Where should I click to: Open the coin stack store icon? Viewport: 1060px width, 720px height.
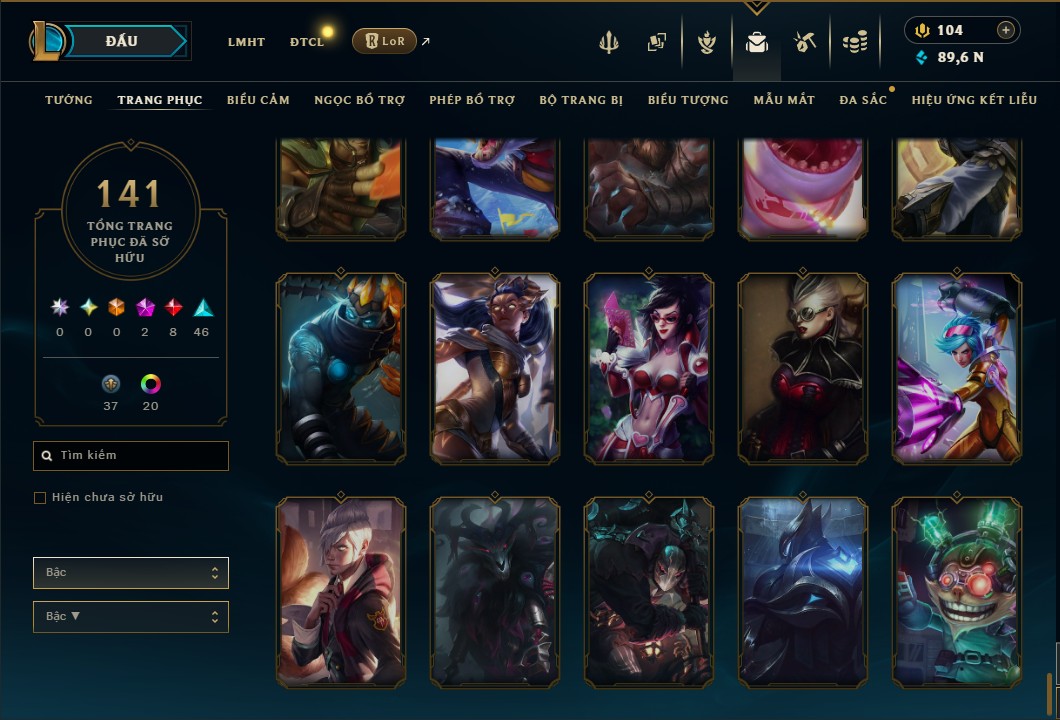tap(854, 42)
